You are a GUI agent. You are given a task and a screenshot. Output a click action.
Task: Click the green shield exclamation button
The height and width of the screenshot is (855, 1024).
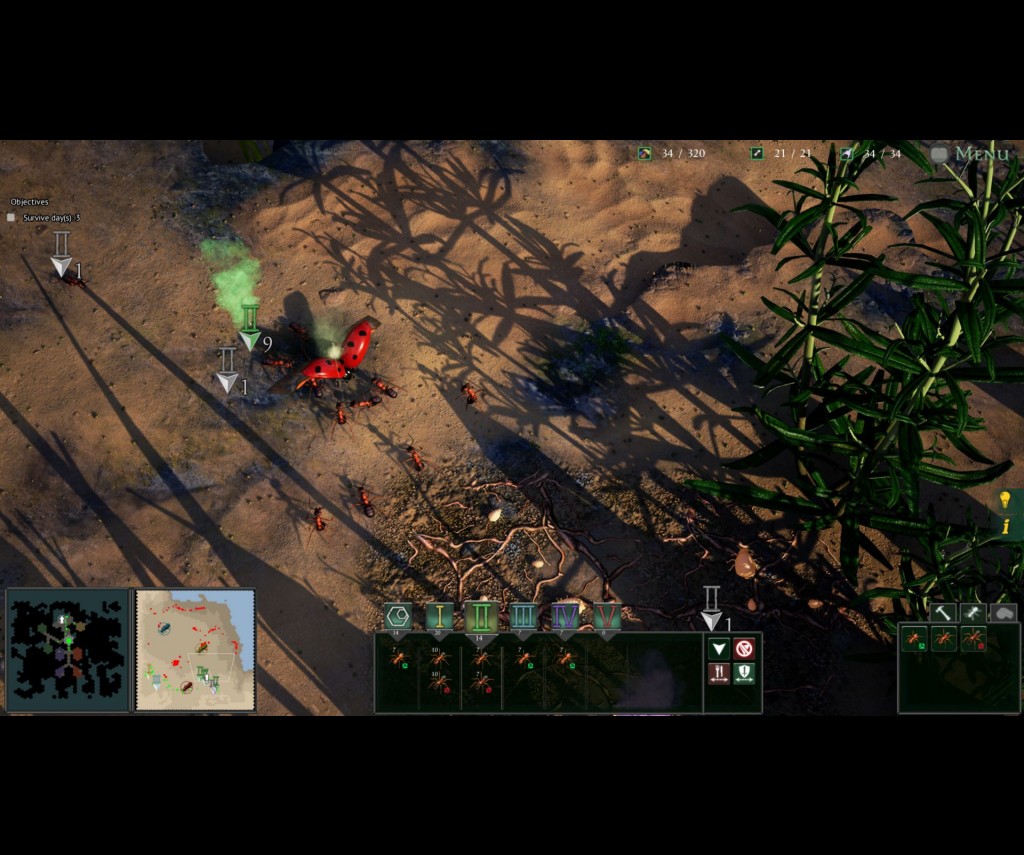coord(744,674)
